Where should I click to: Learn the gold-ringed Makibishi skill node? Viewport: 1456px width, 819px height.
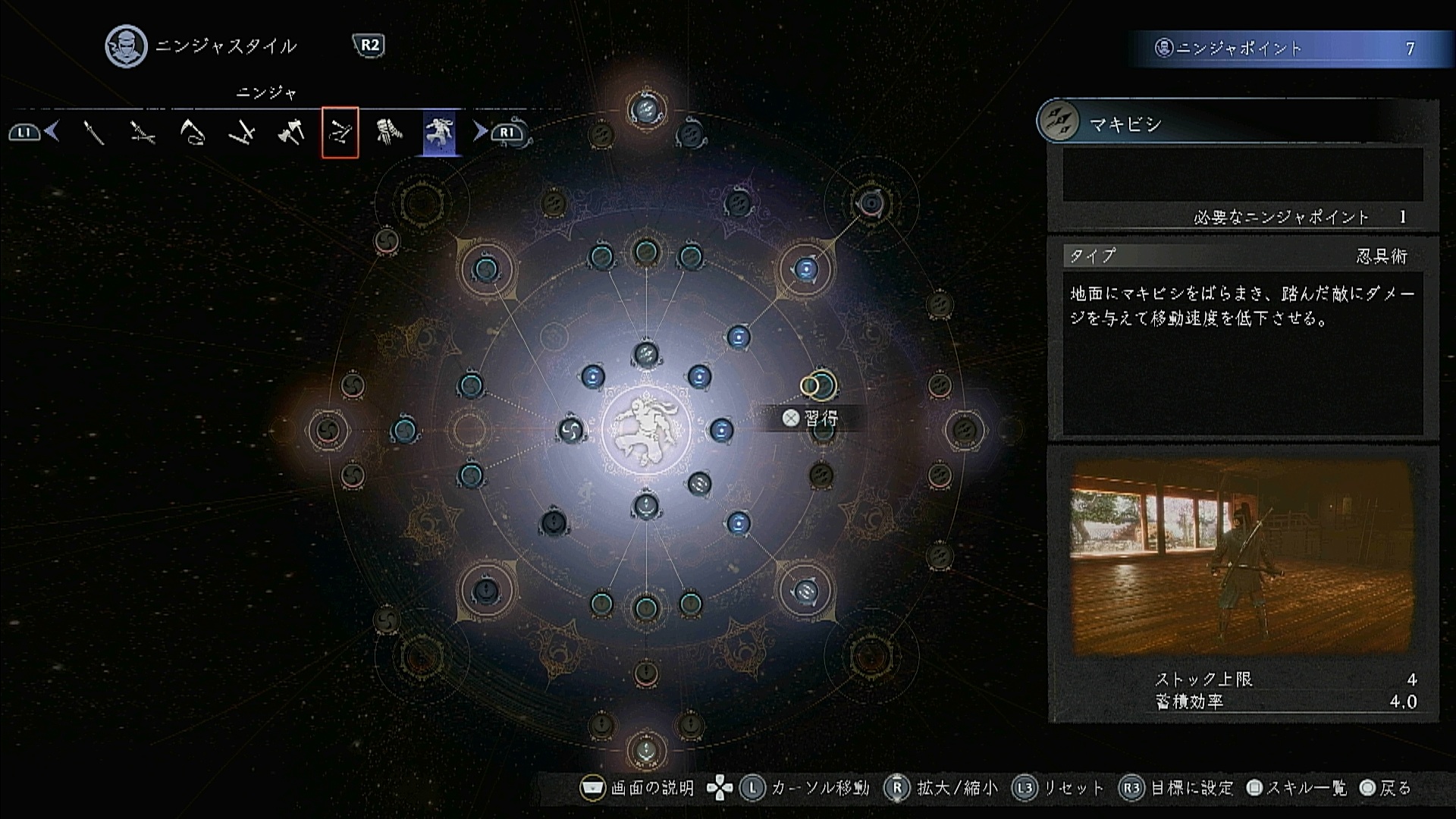click(819, 385)
